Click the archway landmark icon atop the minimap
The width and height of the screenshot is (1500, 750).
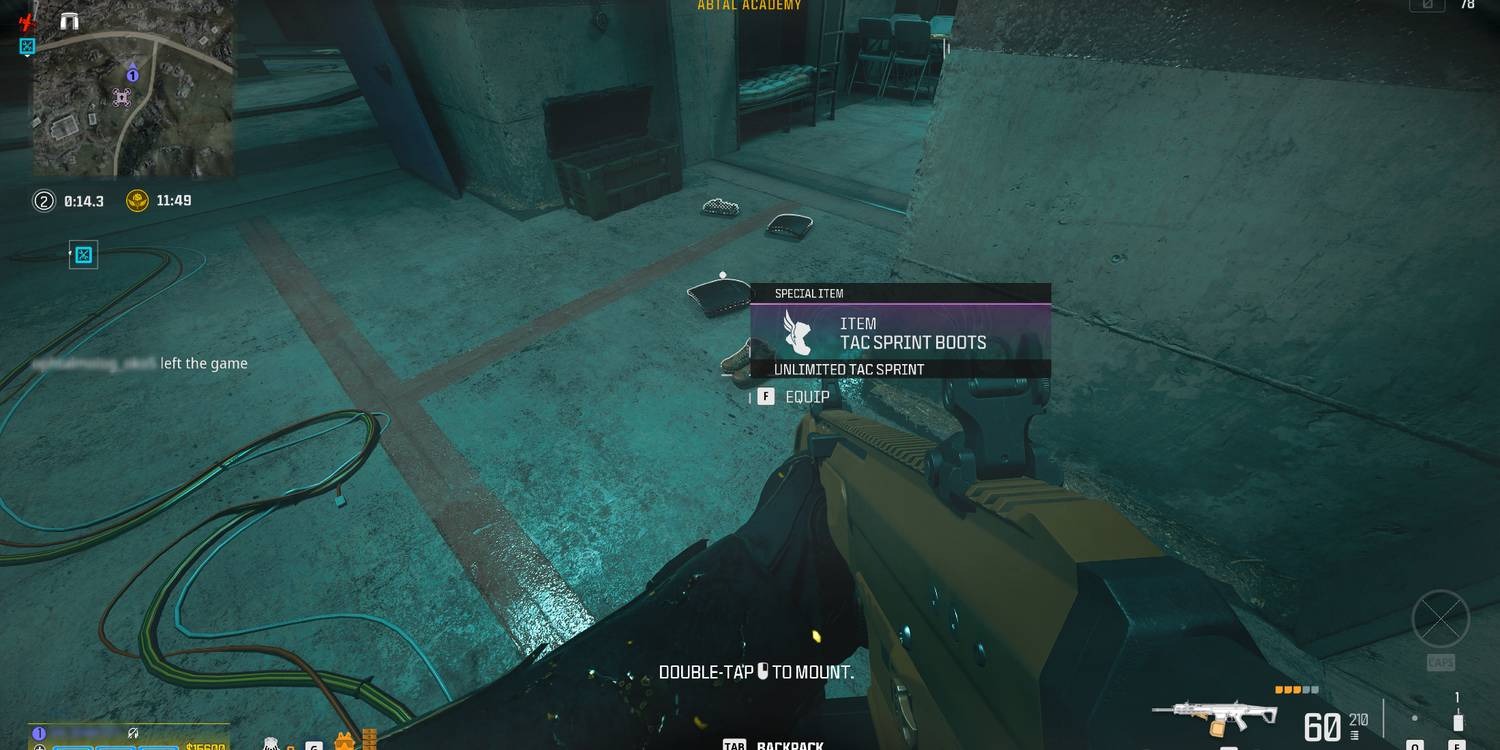coord(69,19)
